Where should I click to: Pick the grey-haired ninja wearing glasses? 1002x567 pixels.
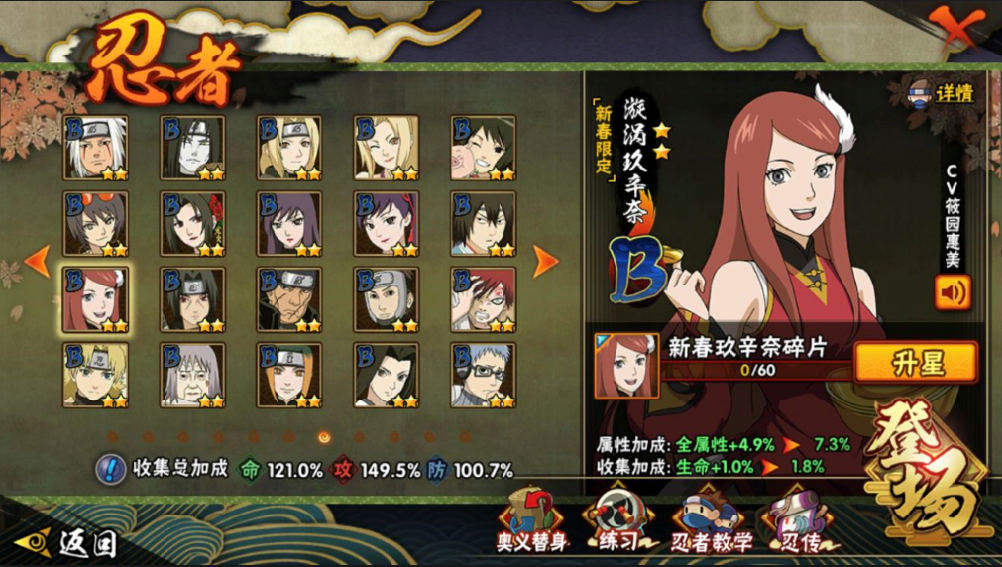[483, 375]
